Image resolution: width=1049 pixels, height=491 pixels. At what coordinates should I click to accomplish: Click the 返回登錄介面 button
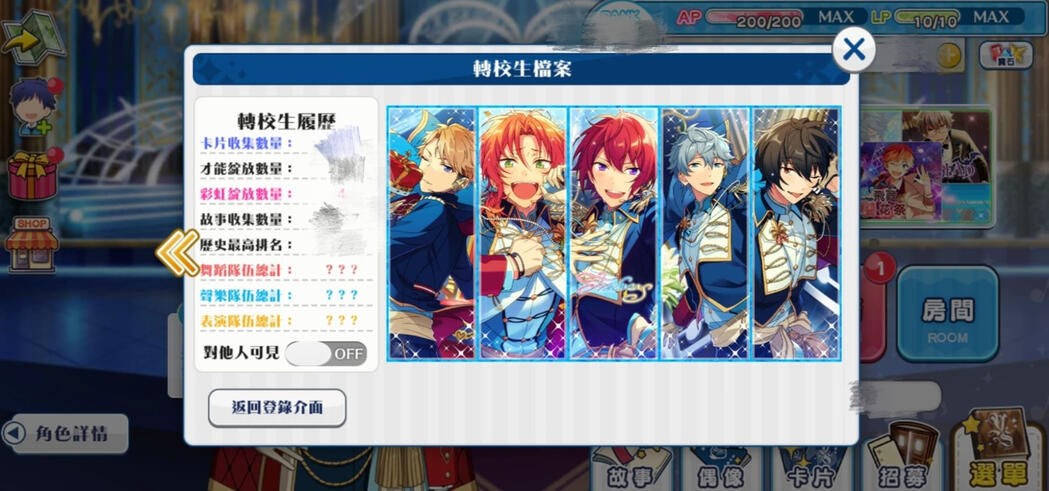(277, 408)
